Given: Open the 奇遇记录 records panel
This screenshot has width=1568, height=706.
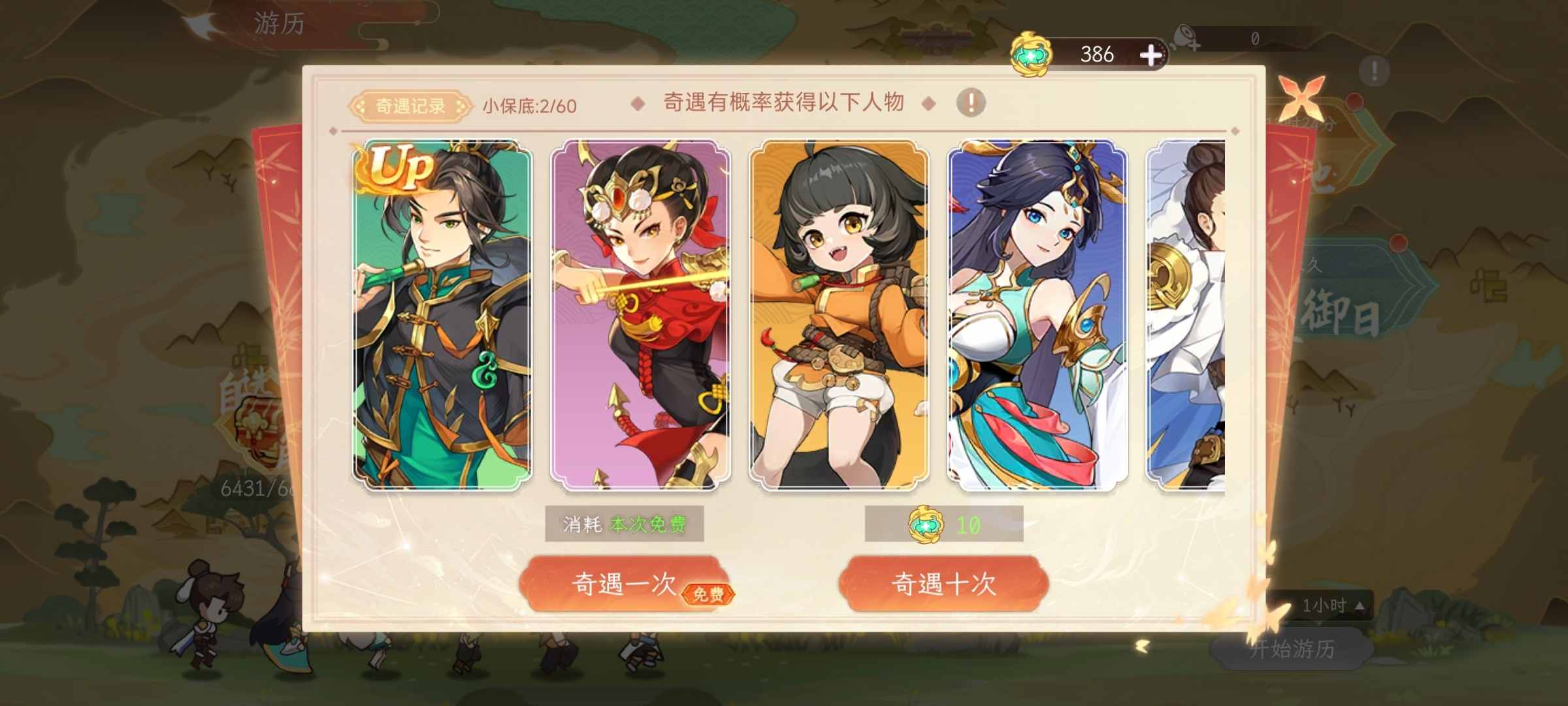Looking at the screenshot, I should click(410, 105).
